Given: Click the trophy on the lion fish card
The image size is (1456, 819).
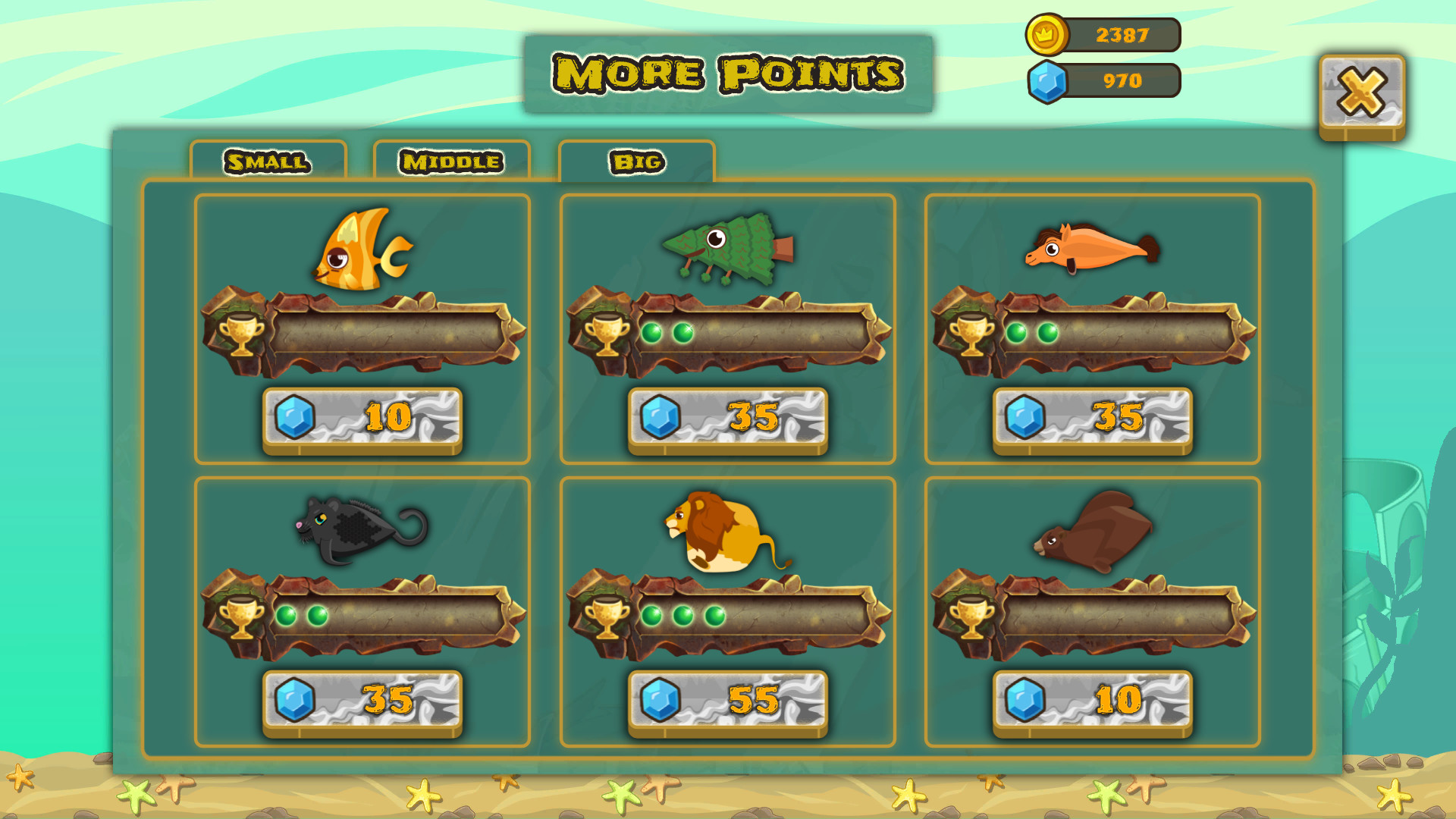Looking at the screenshot, I should [607, 618].
